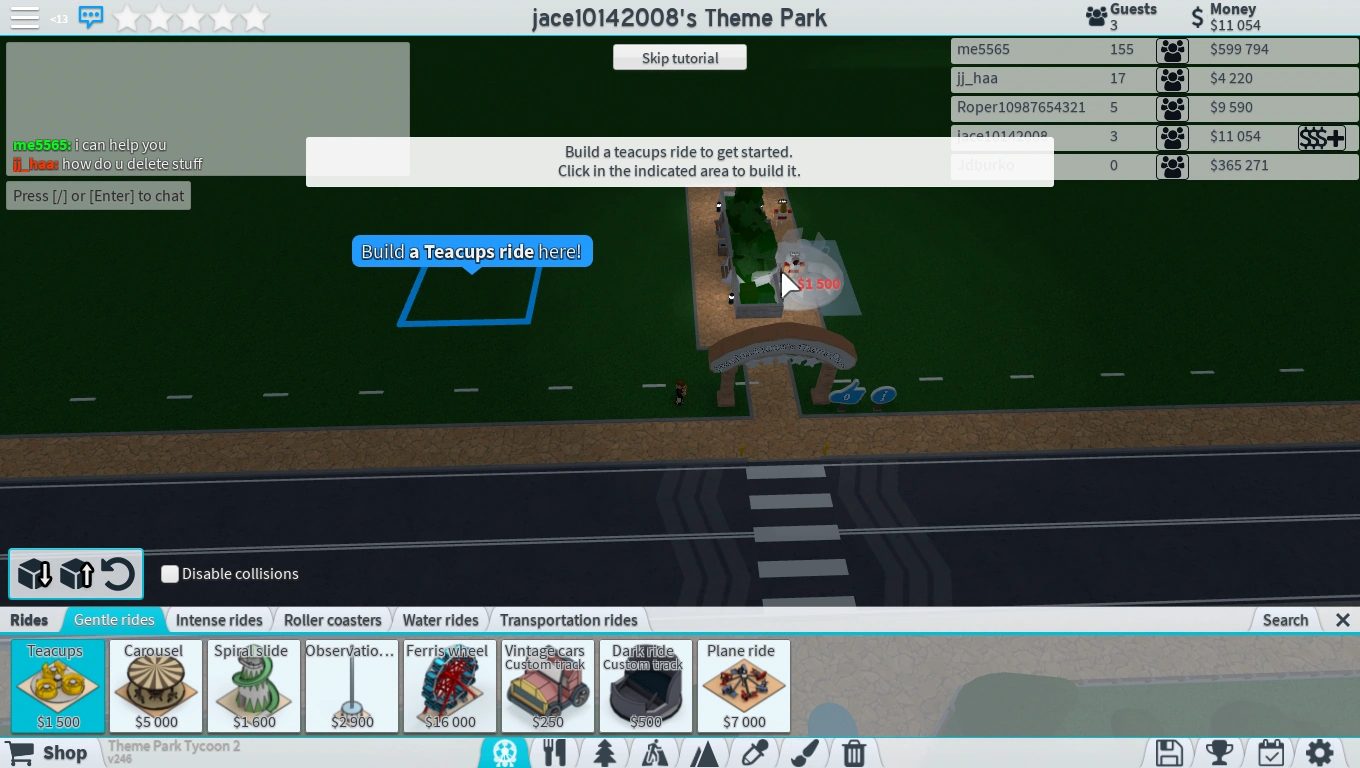Viewport: 1360px width, 768px height.
Task: Select the Ferris wheel ride thumbnail
Action: 448,686
